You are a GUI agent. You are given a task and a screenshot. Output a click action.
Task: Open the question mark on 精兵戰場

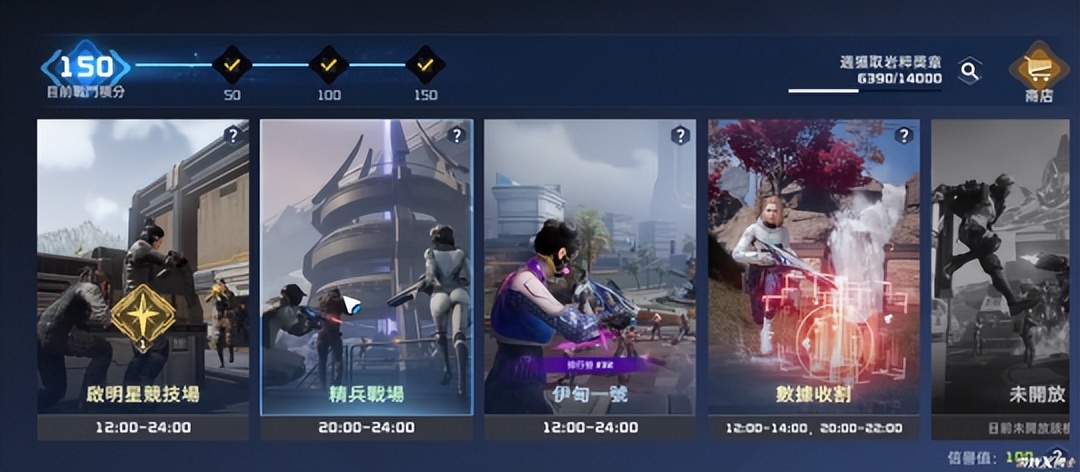point(457,136)
